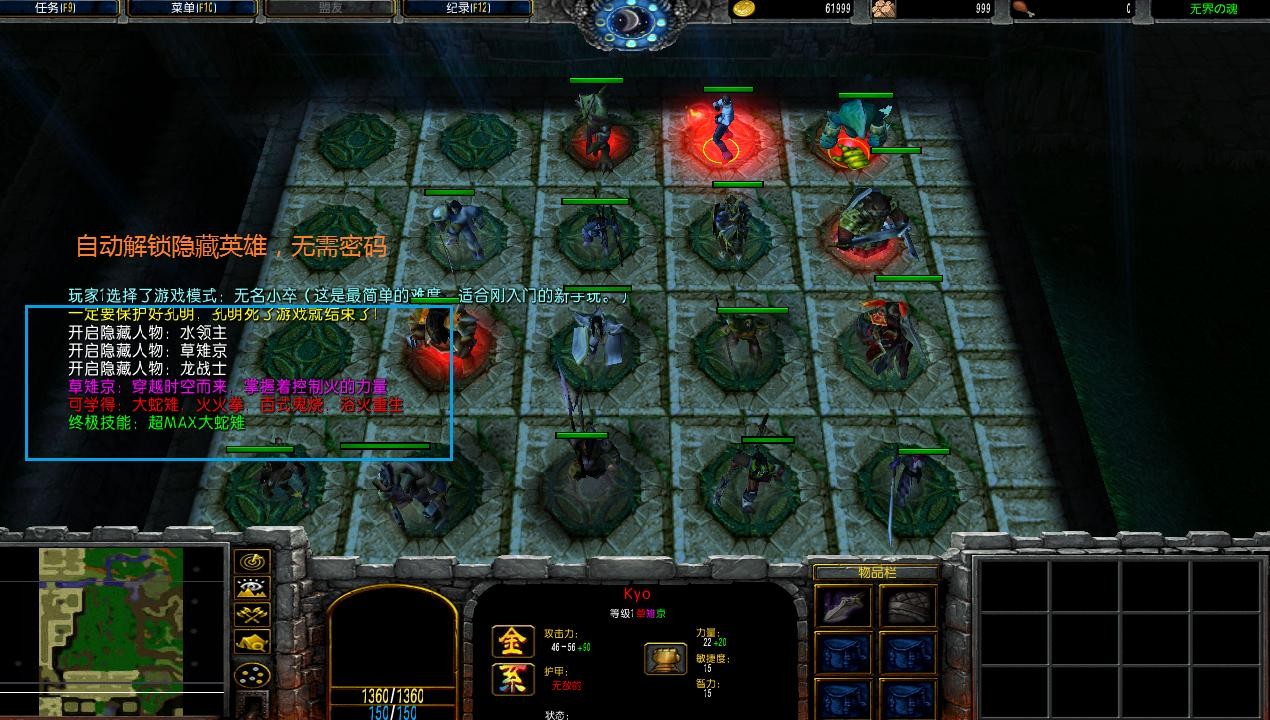
Task: Activate the minimap signal ping button
Action: [251, 562]
